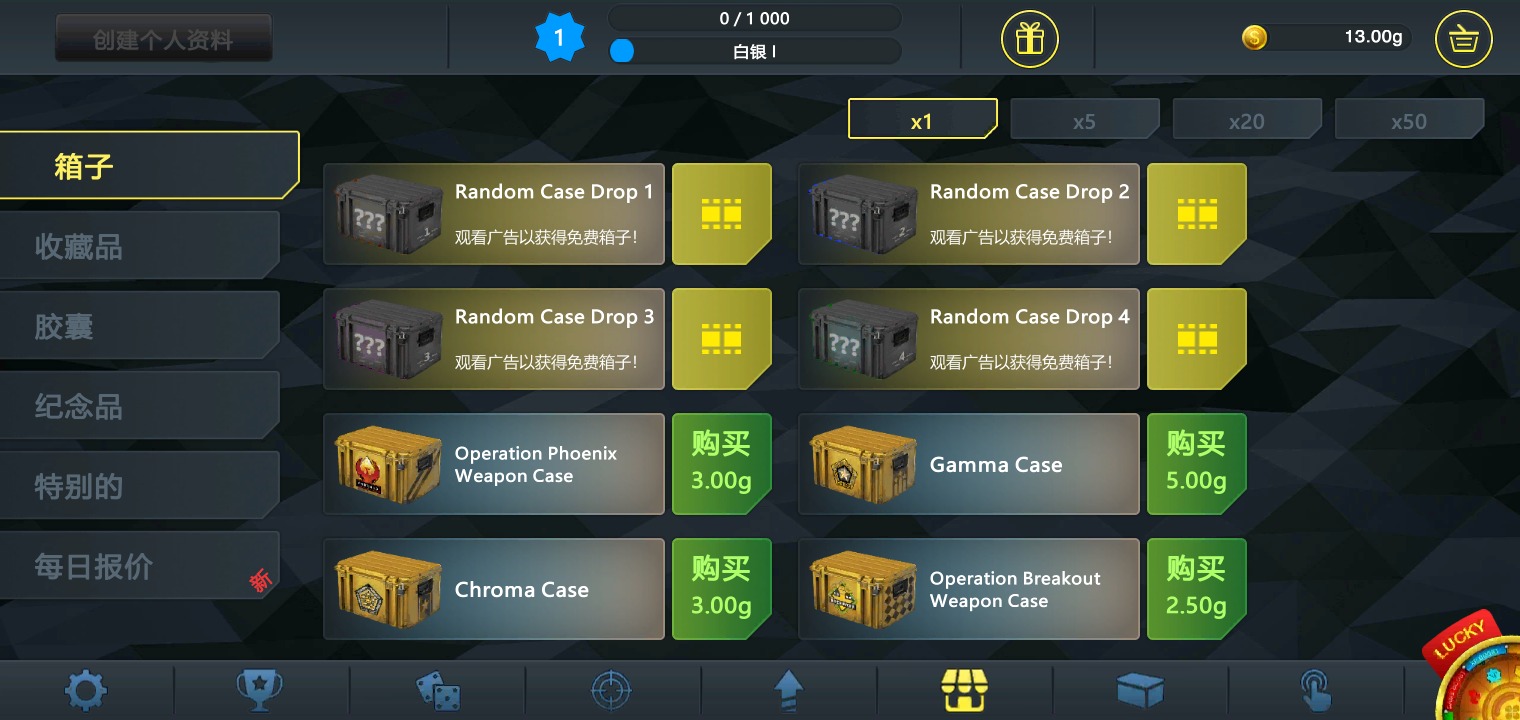
Task: Open your inventory case icon
Action: [x=1140, y=690]
